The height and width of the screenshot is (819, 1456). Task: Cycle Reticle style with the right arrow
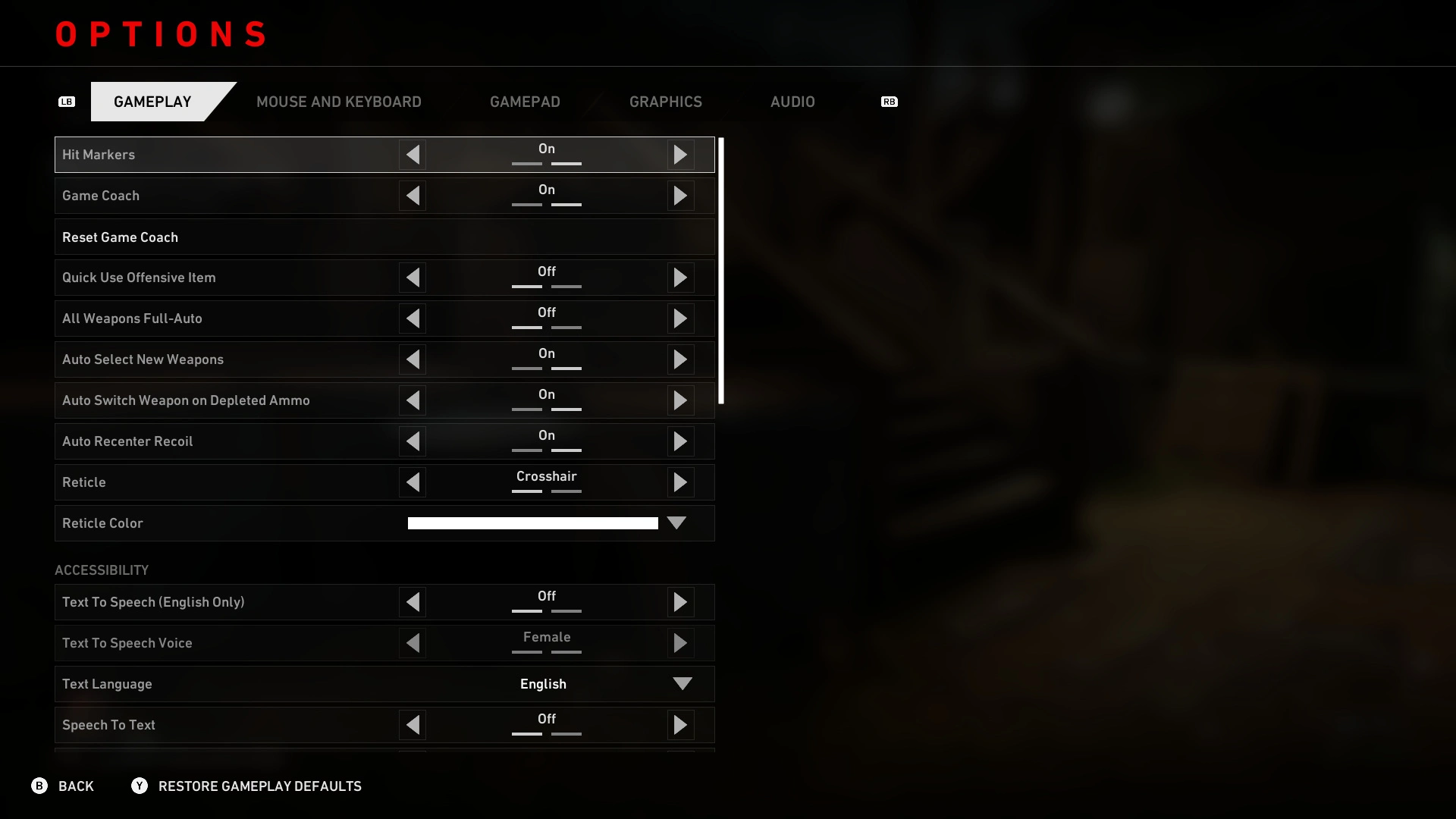click(680, 482)
